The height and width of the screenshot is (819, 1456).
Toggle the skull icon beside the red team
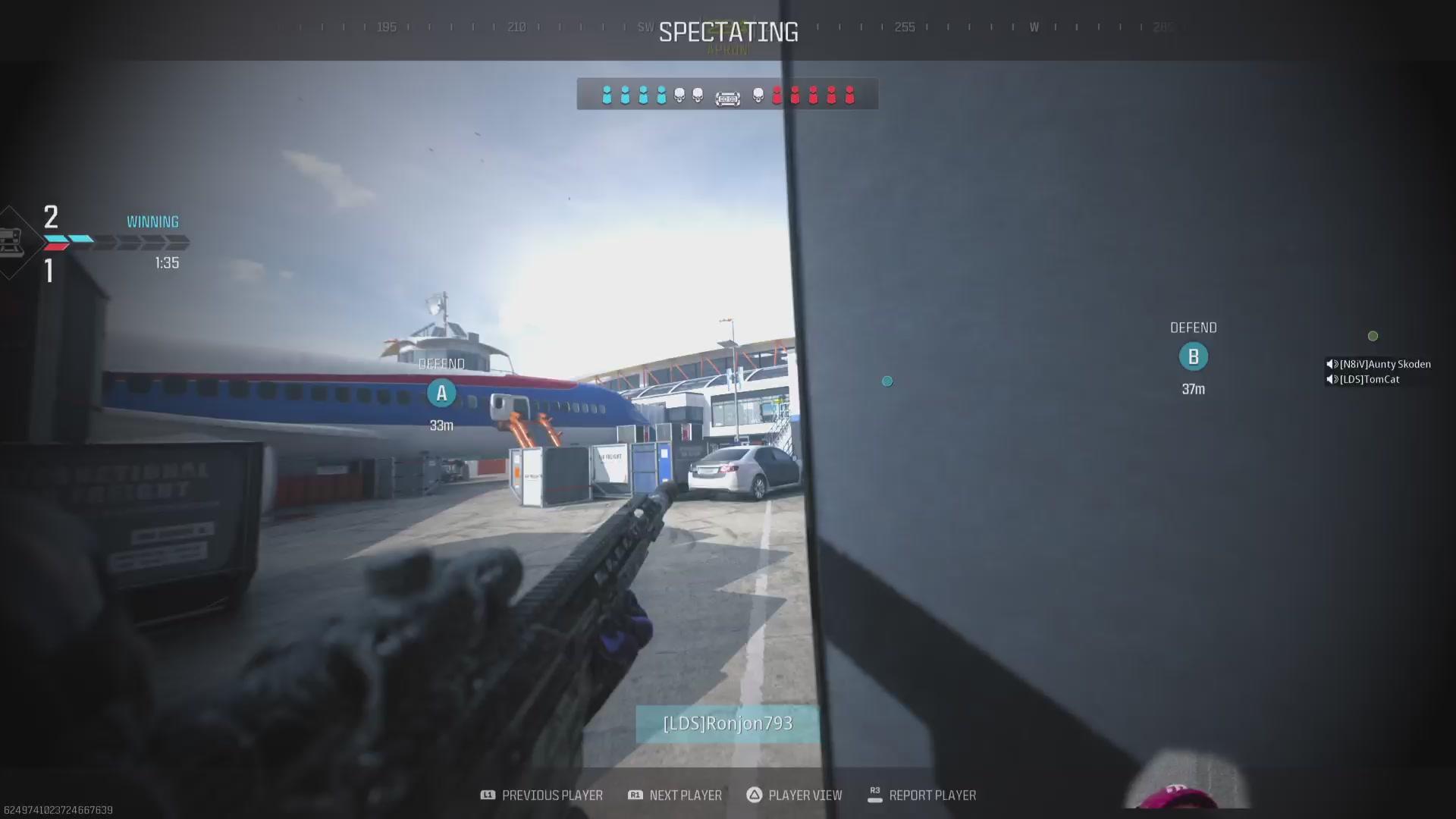click(x=757, y=96)
